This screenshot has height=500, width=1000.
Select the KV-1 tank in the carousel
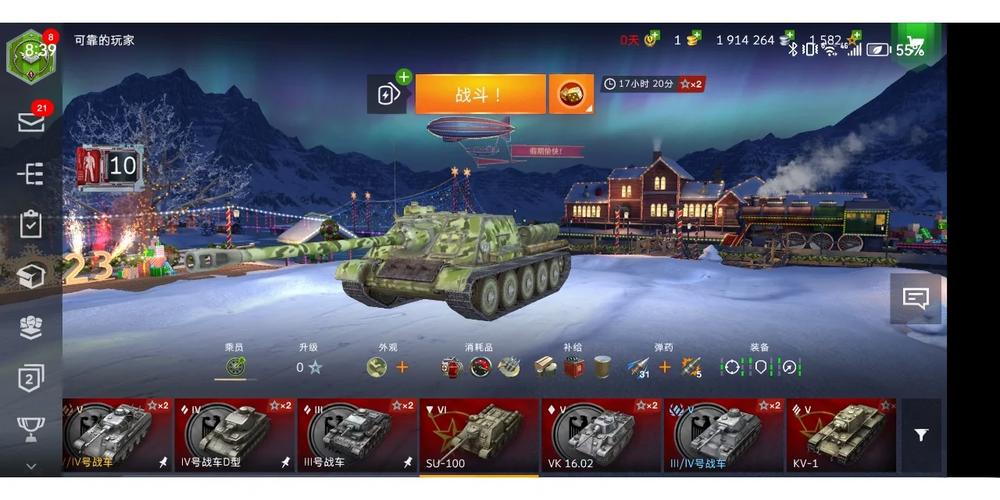[840, 435]
